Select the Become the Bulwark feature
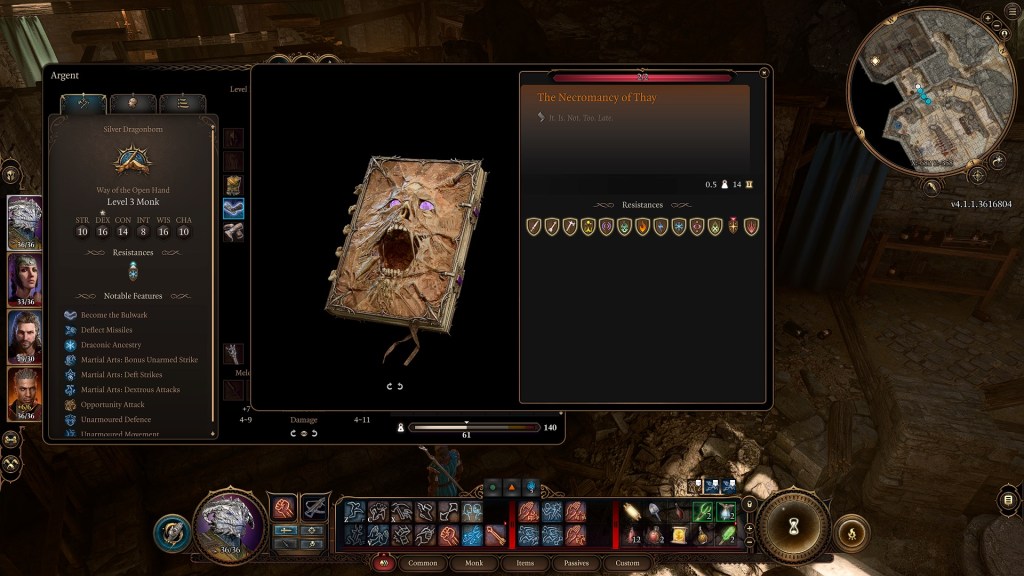The height and width of the screenshot is (576, 1024). point(115,315)
